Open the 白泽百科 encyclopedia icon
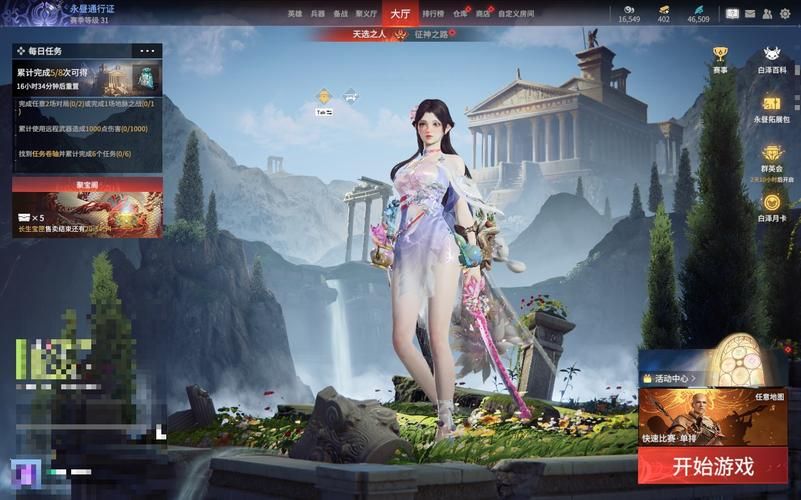Image resolution: width=801 pixels, height=500 pixels. click(772, 59)
